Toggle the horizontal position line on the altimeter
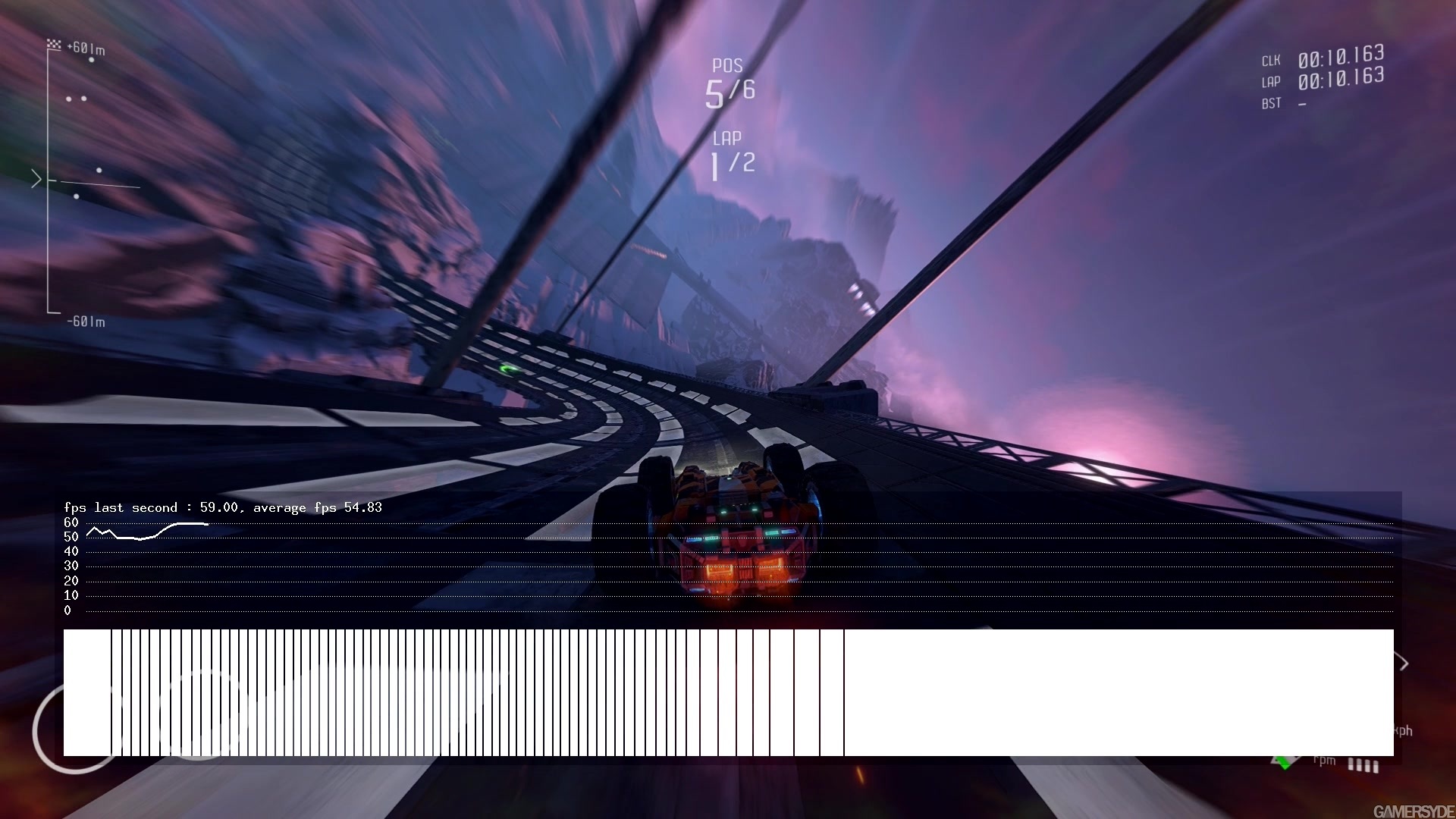The height and width of the screenshot is (819, 1456). [x=99, y=184]
